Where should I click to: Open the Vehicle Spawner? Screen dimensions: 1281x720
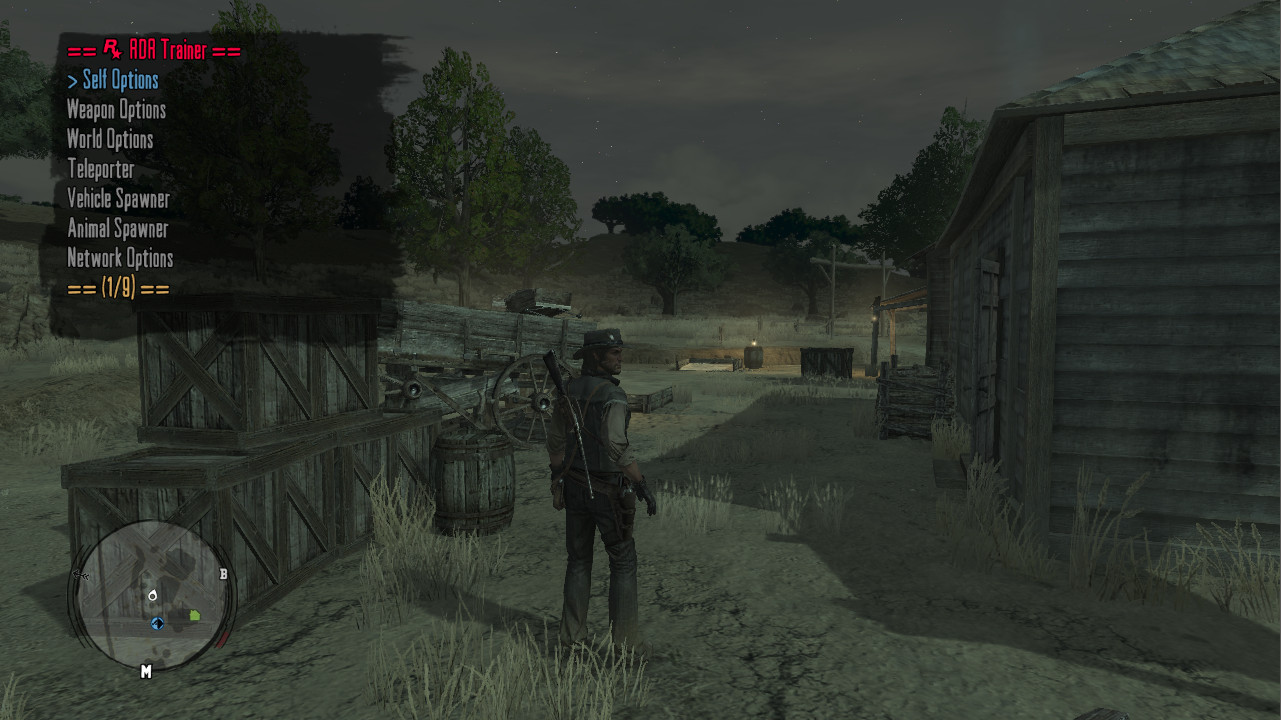(x=116, y=199)
